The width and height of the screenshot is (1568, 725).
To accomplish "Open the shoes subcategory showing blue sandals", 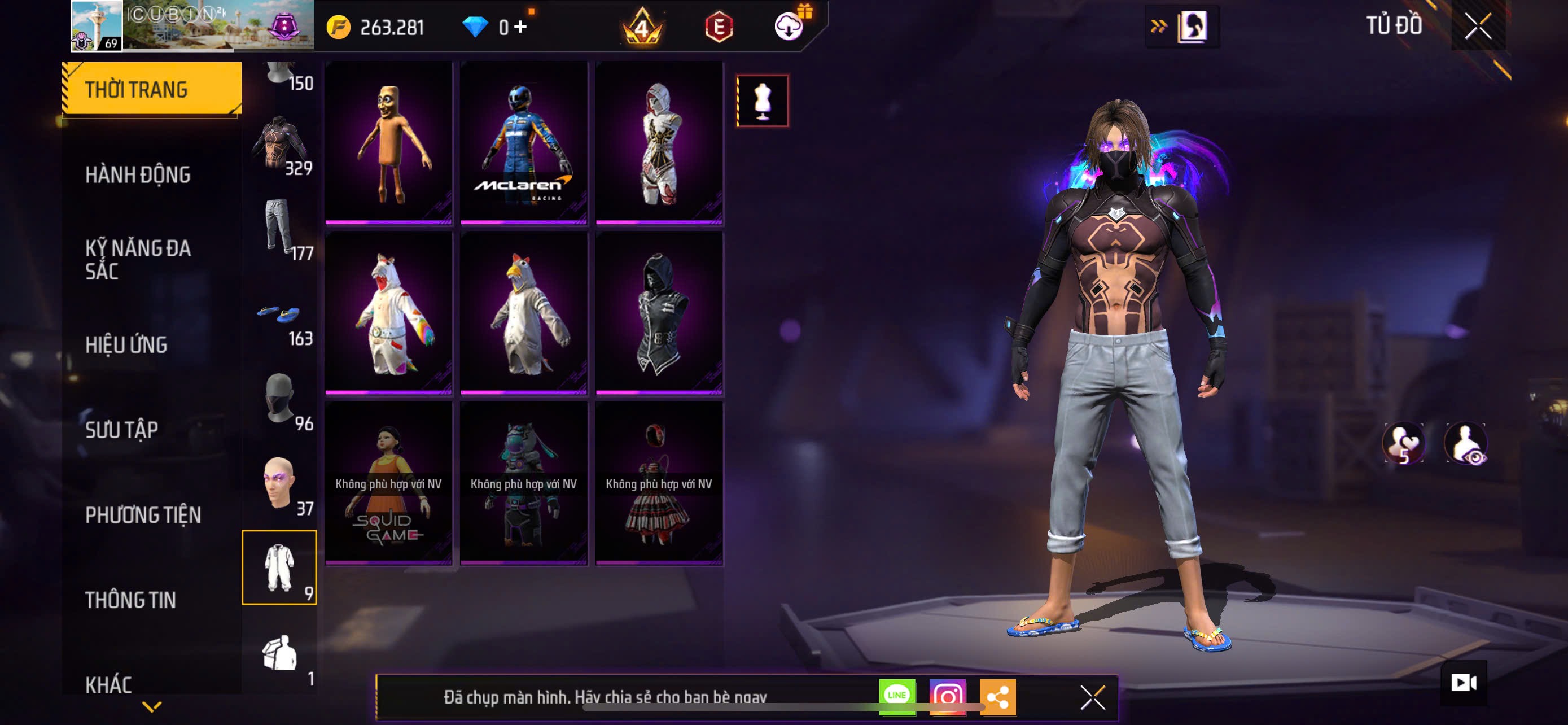I will click(x=280, y=317).
